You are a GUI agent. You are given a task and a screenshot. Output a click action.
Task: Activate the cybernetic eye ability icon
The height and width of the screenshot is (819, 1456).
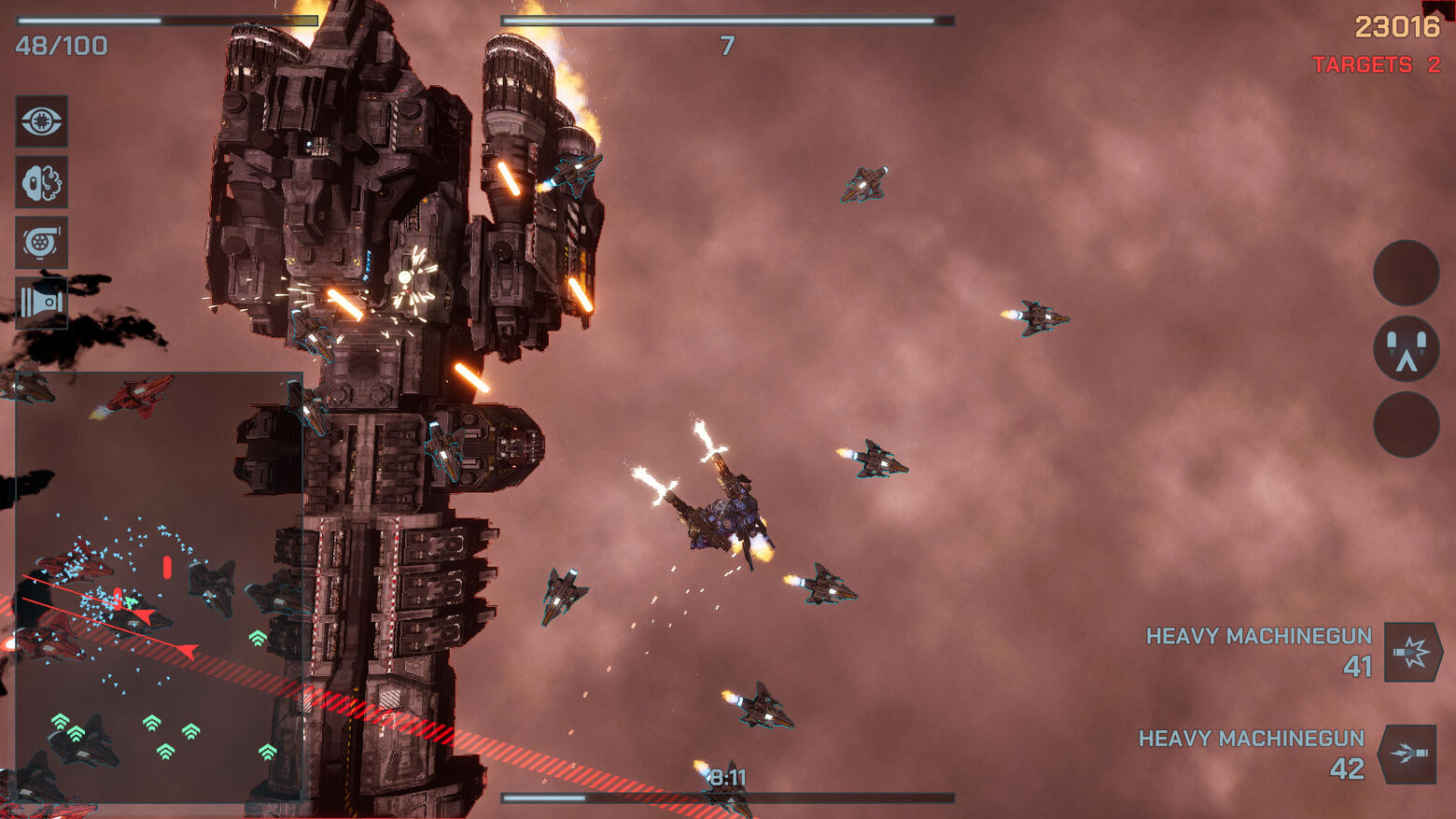pos(41,121)
